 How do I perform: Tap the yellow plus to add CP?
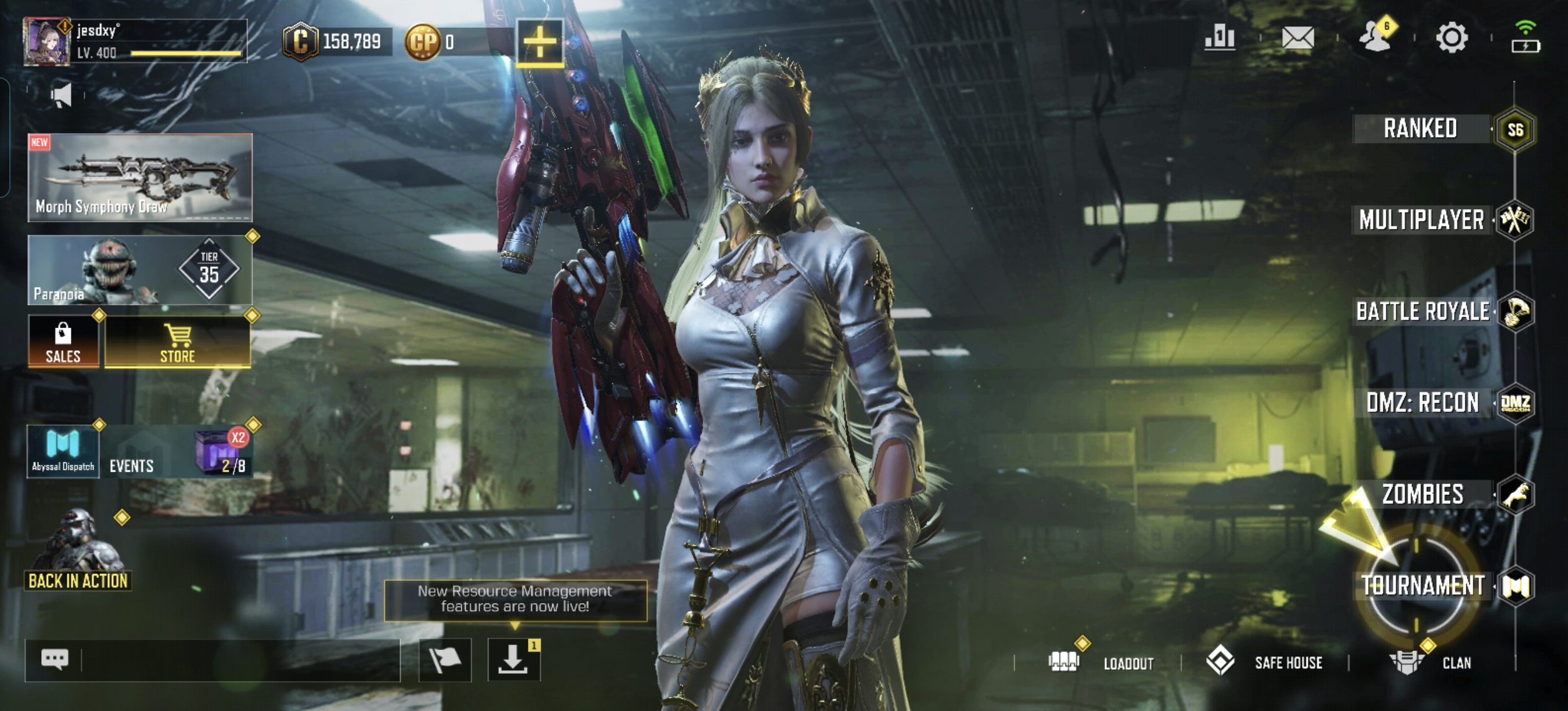(540, 42)
